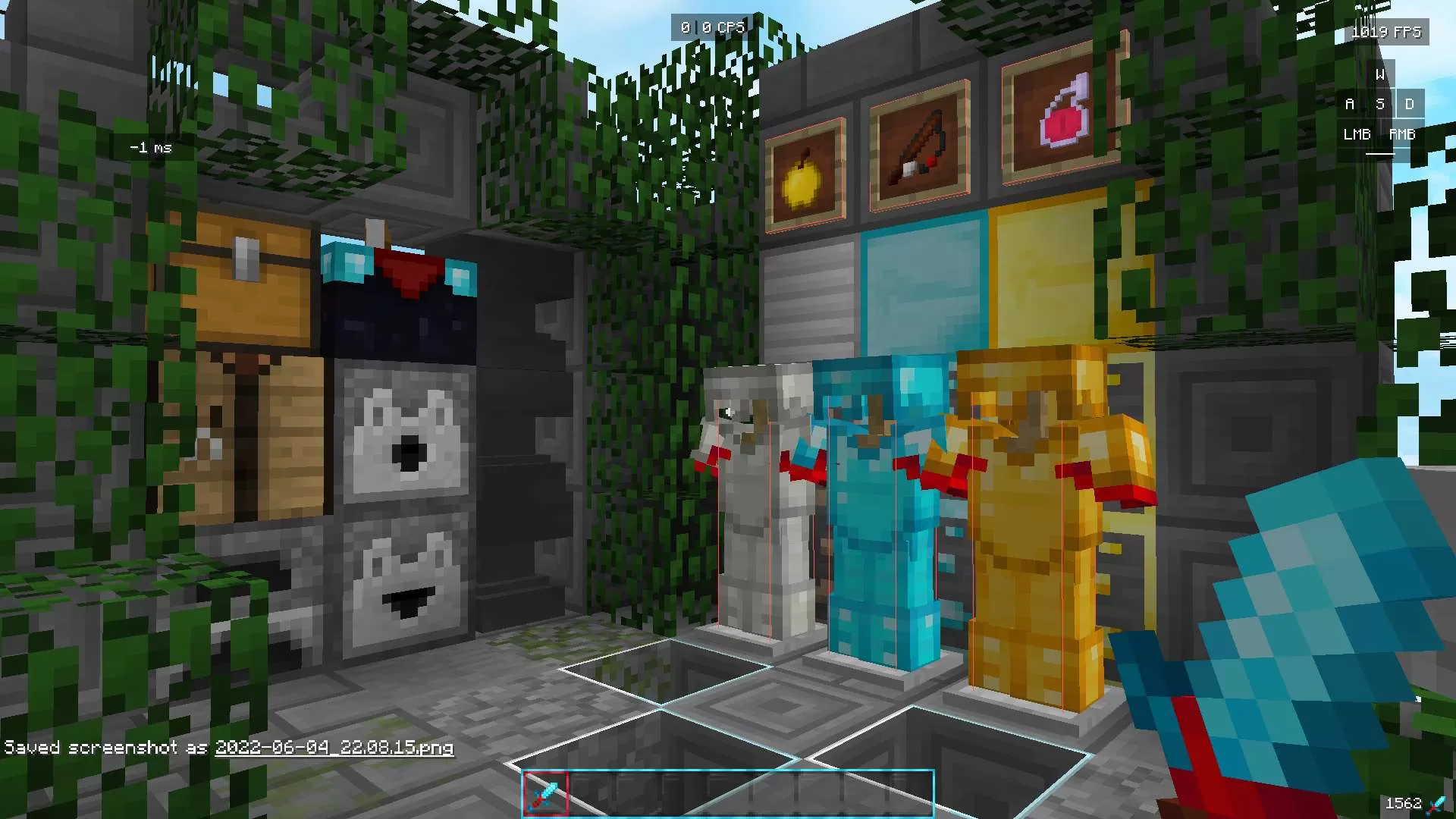Toggle the W key indicator overlay
This screenshot has width=1456, height=819.
(x=1379, y=74)
